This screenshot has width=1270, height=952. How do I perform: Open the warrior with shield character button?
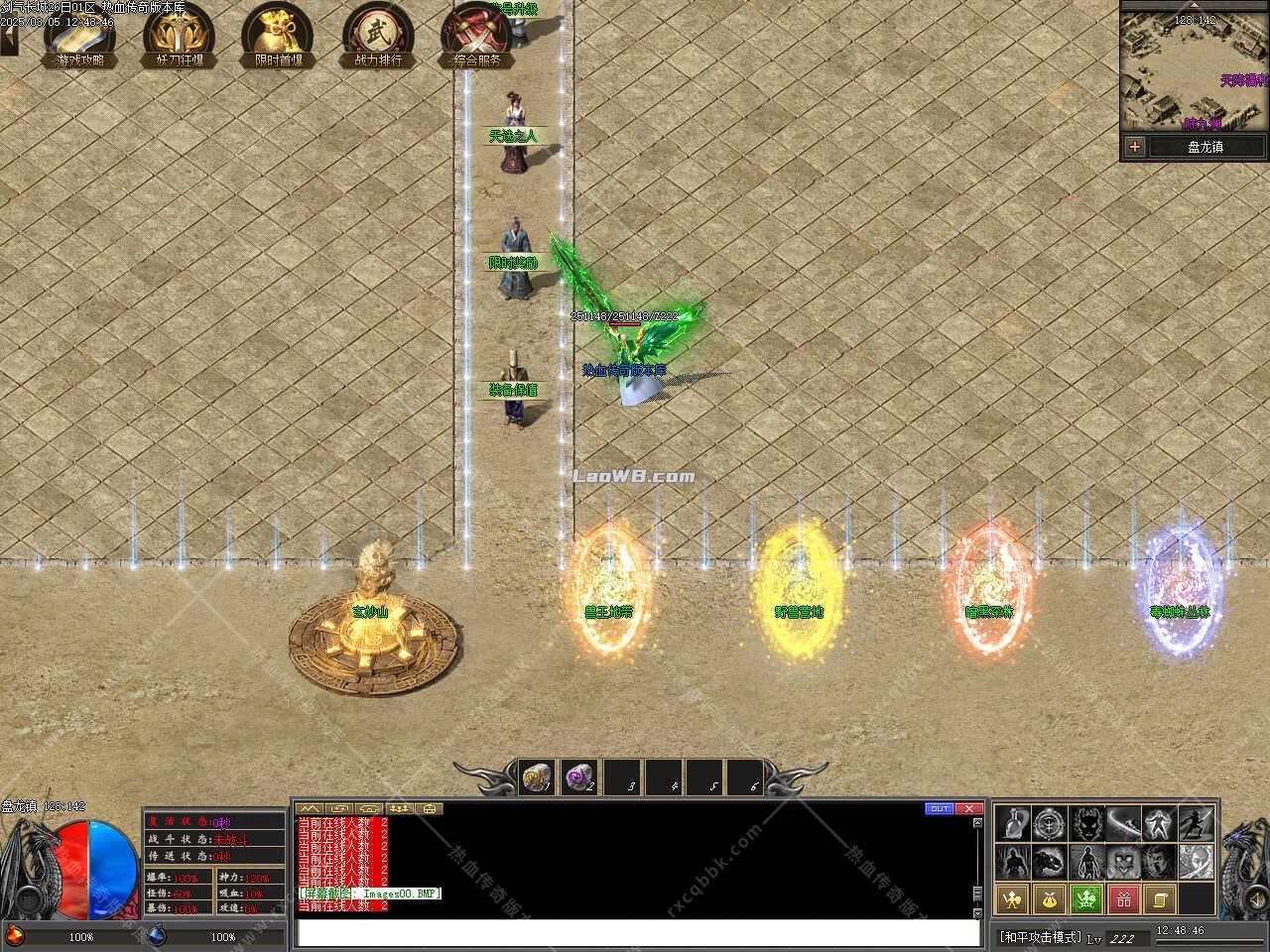point(1012,899)
